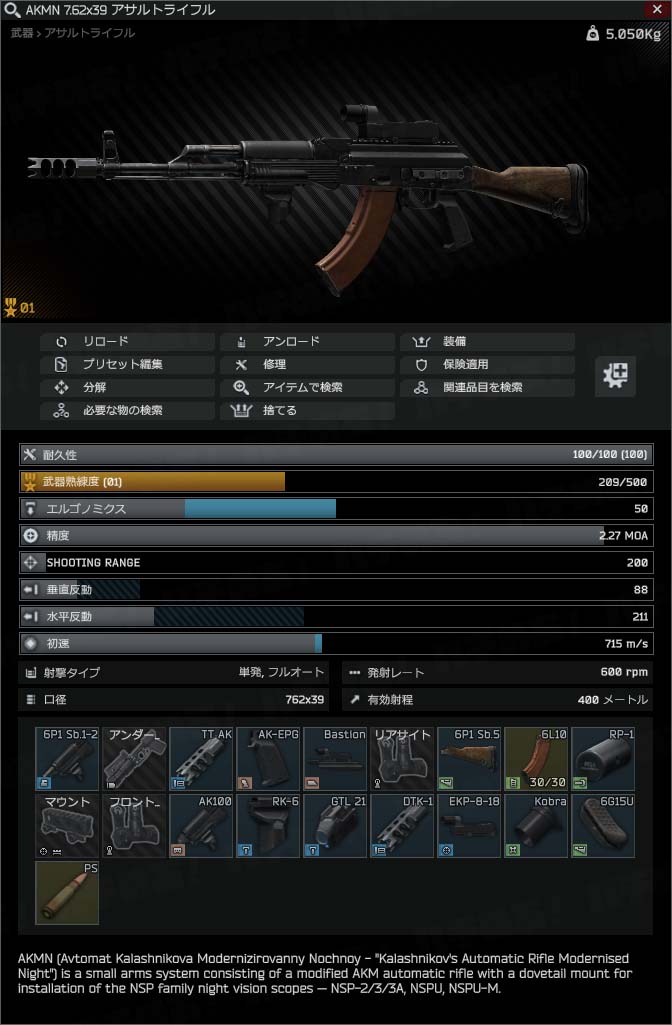The image size is (672, 1025).
Task: Click the アサルトライフル breadcrumb category
Action: tap(90, 33)
